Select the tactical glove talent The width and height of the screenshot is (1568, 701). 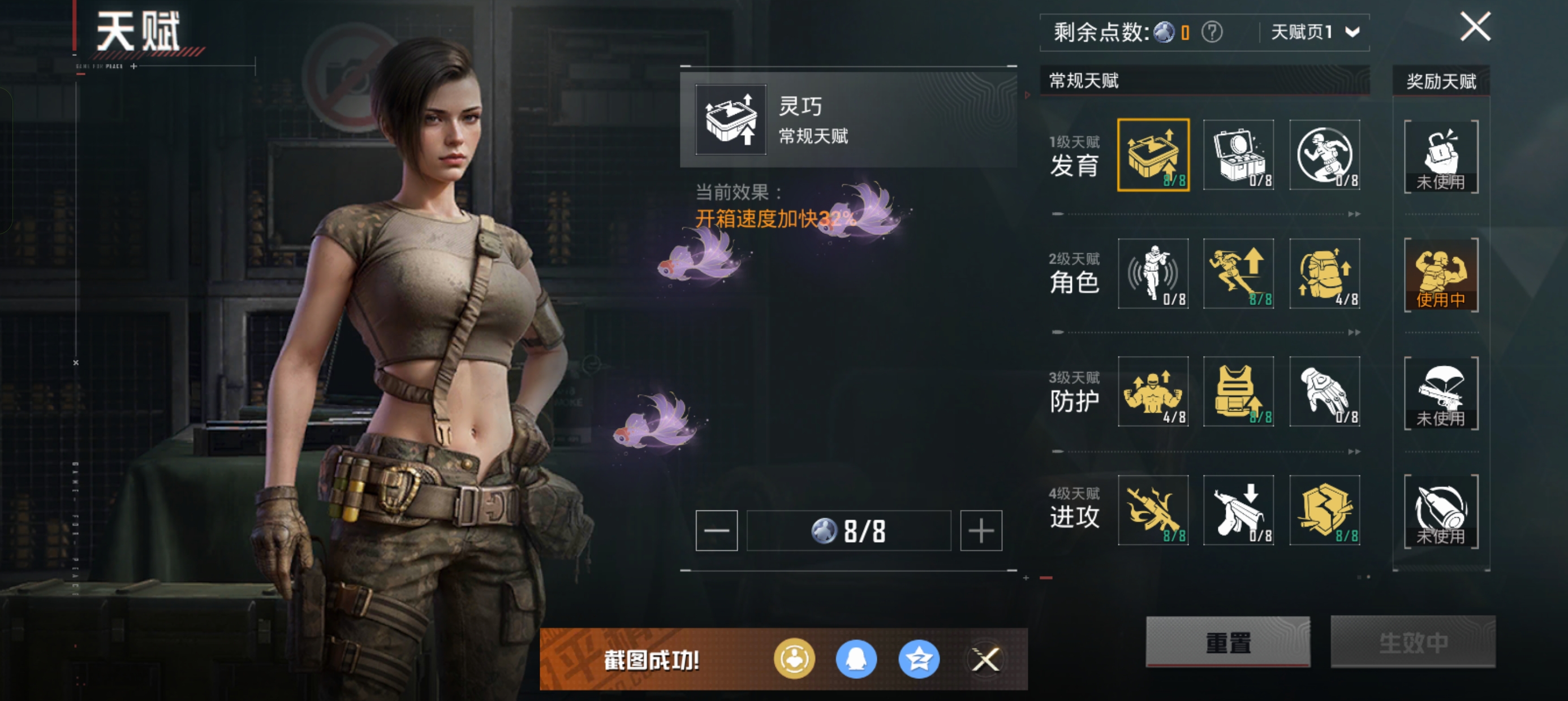(x=1325, y=392)
